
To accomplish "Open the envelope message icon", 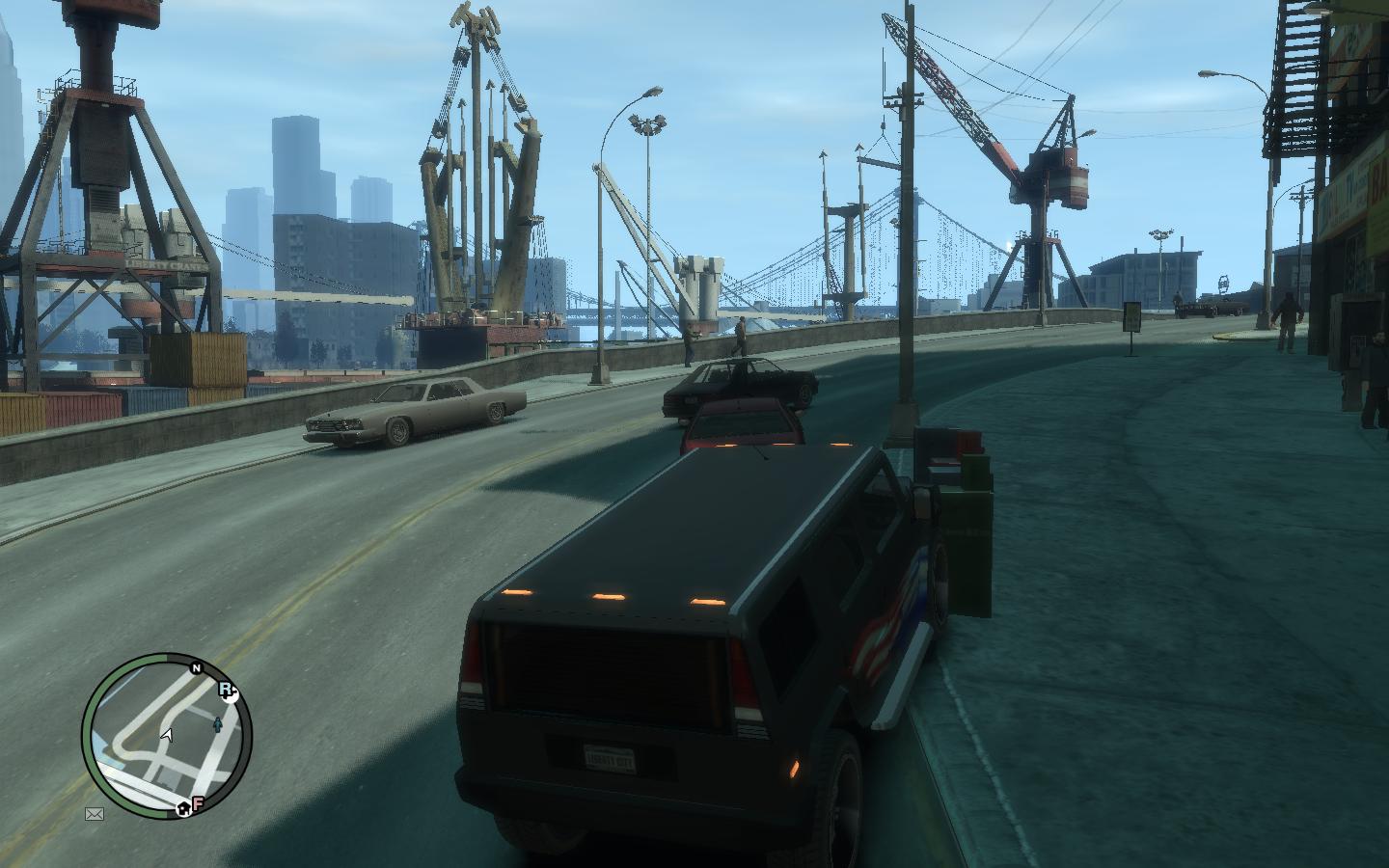I will pos(95,814).
